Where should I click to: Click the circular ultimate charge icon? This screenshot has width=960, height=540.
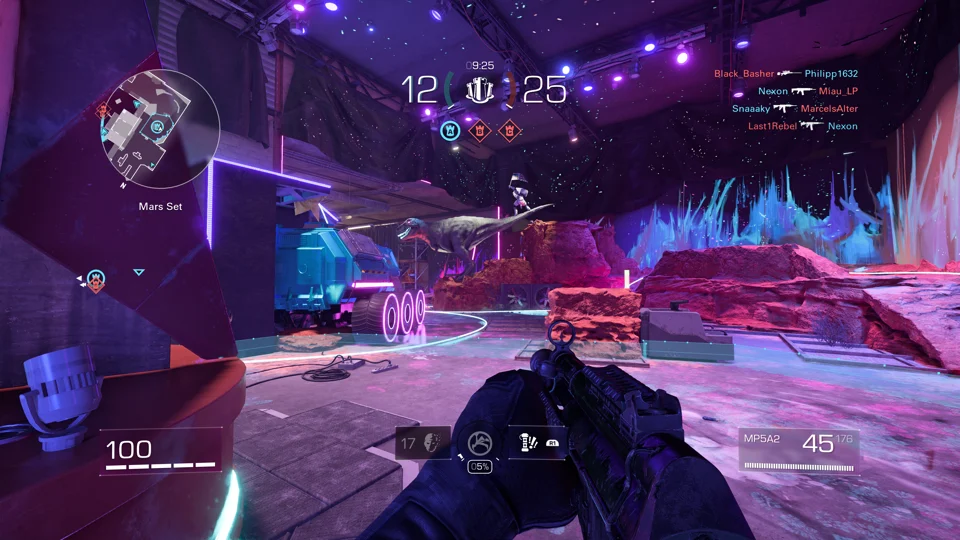(479, 443)
